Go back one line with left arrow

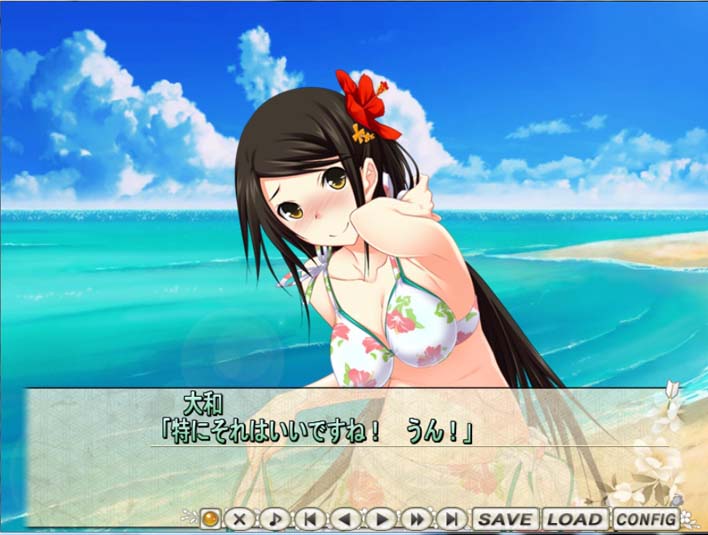coord(346,519)
